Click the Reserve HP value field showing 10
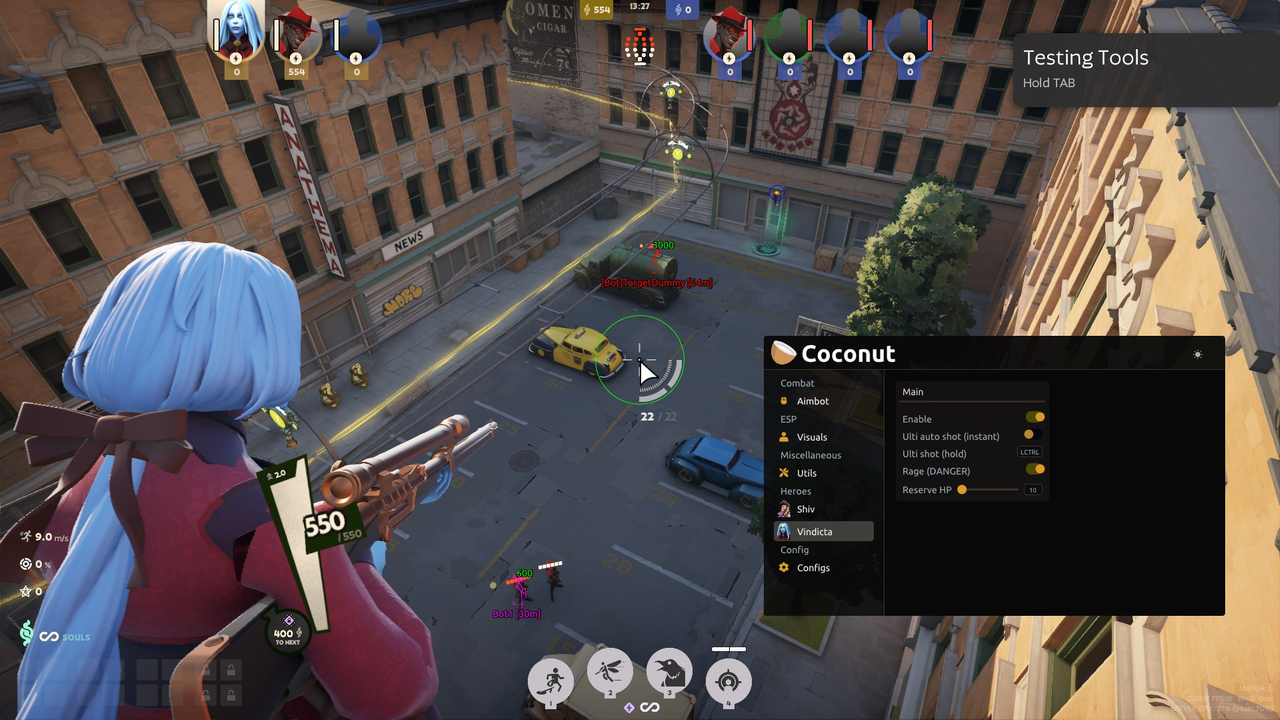This screenshot has height=720, width=1280. (1033, 489)
